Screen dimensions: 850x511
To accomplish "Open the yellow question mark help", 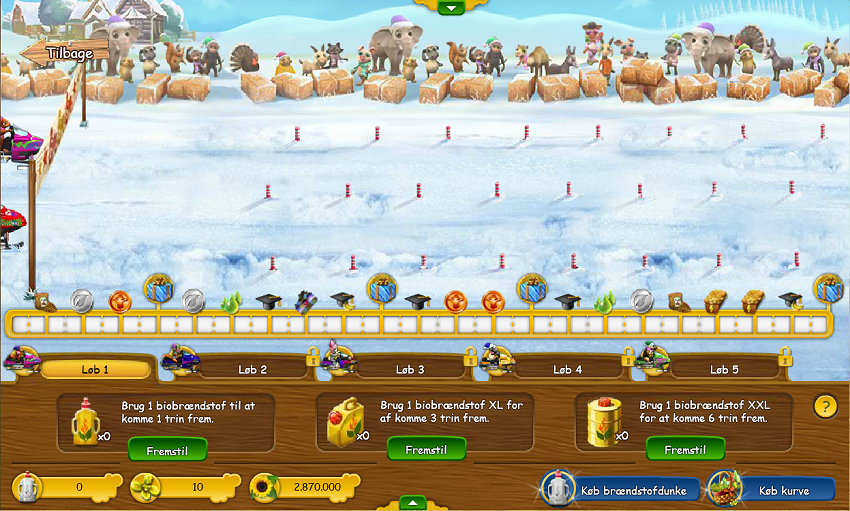I will click(825, 406).
